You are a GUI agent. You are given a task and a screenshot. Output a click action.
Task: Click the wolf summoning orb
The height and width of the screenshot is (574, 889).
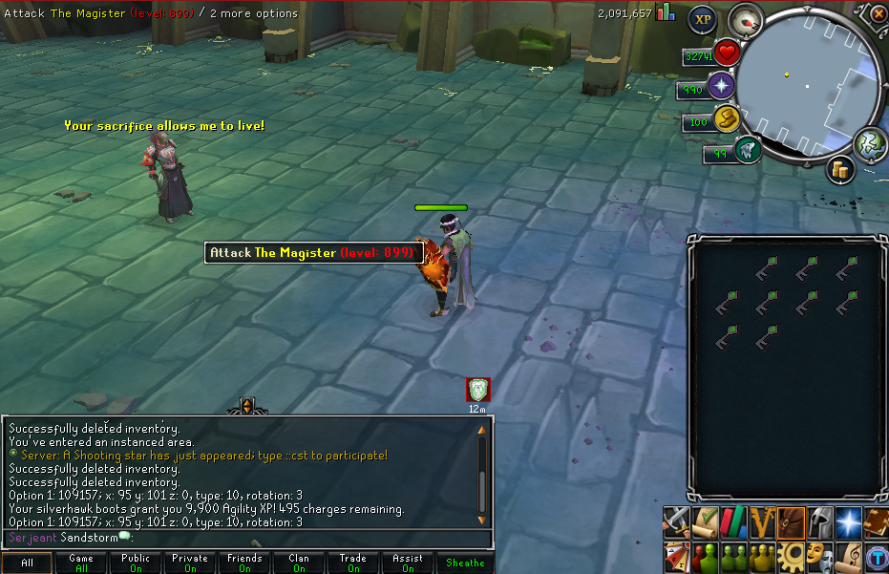point(747,151)
